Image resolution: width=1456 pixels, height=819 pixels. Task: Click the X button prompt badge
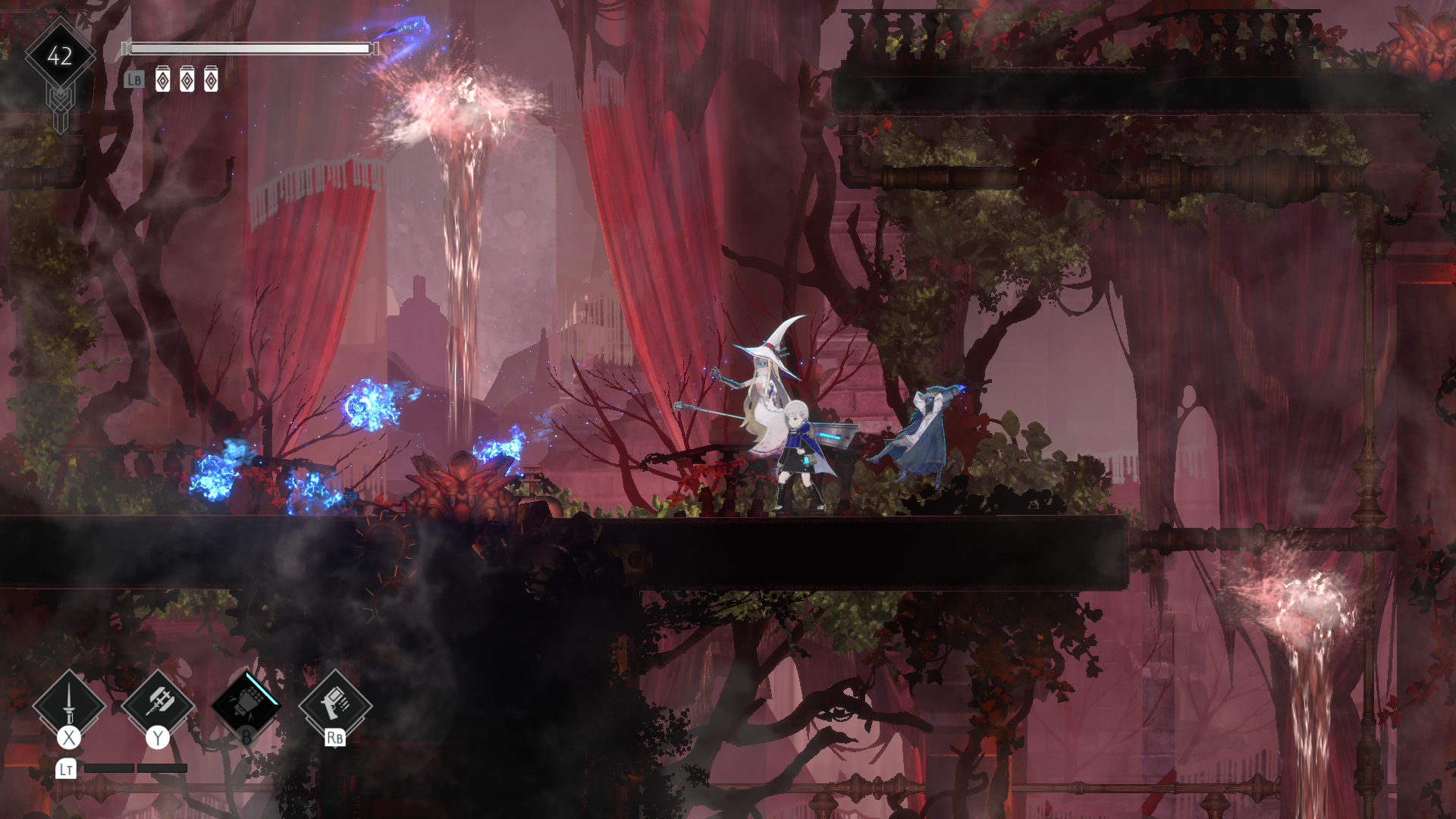tap(67, 736)
